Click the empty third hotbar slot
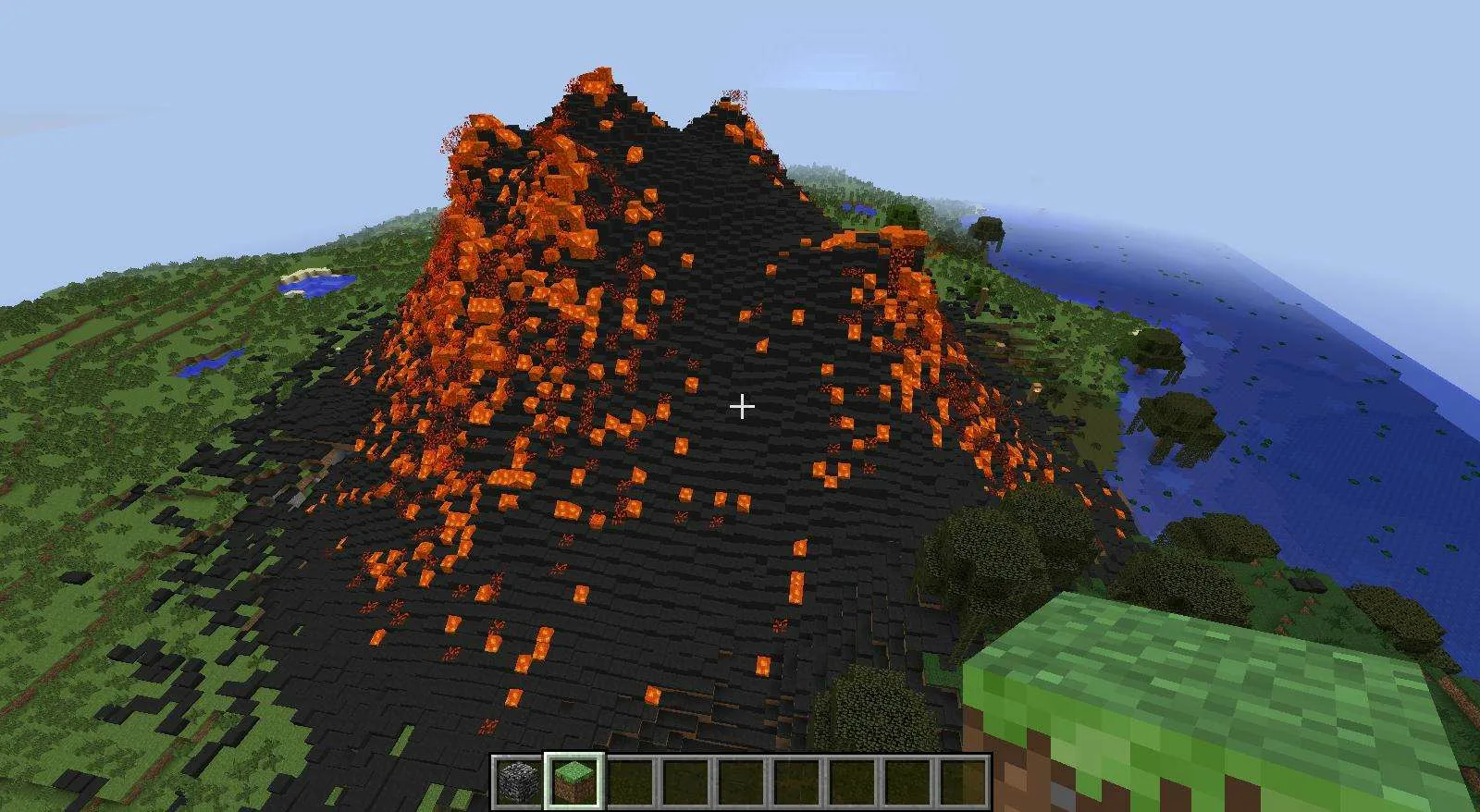1480x812 pixels. click(629, 781)
